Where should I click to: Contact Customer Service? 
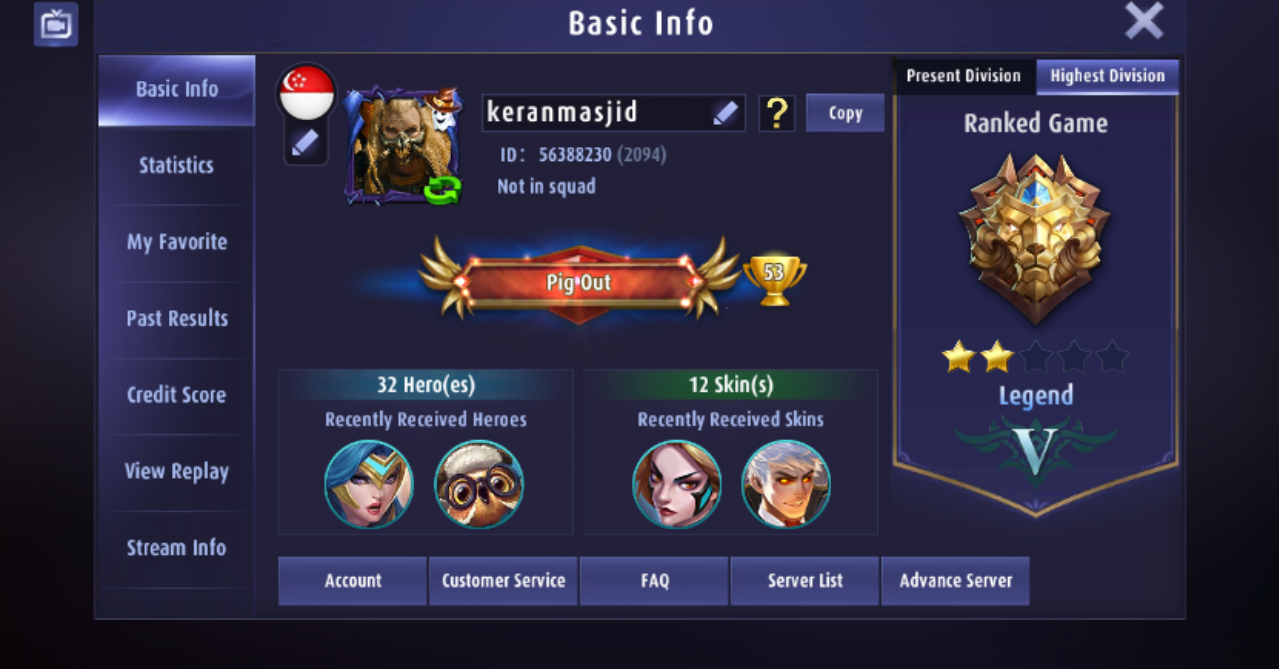tap(503, 580)
